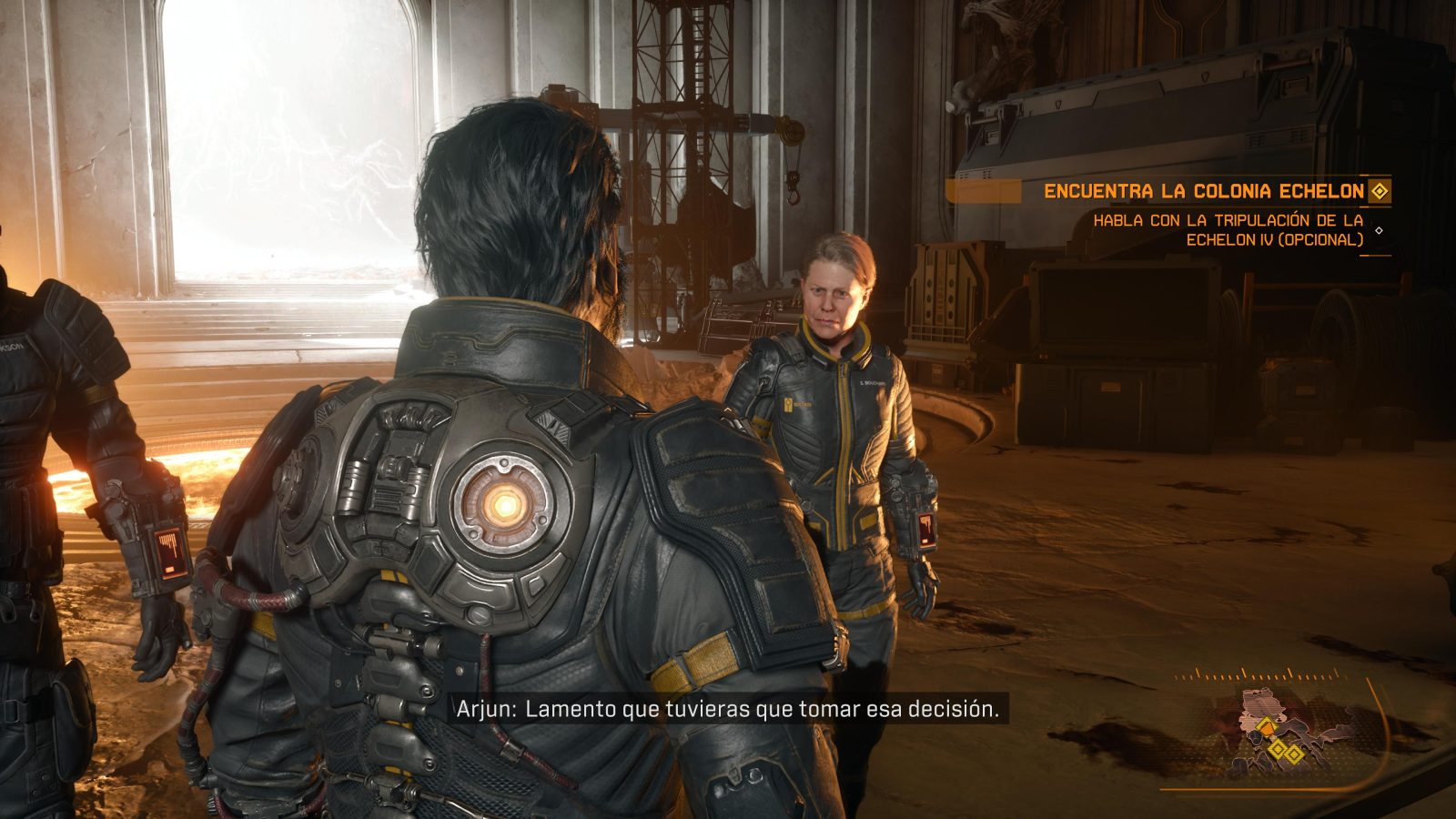
Task: Click the optional Echelon IV crew objective
Action: pyautogui.click(x=1228, y=229)
